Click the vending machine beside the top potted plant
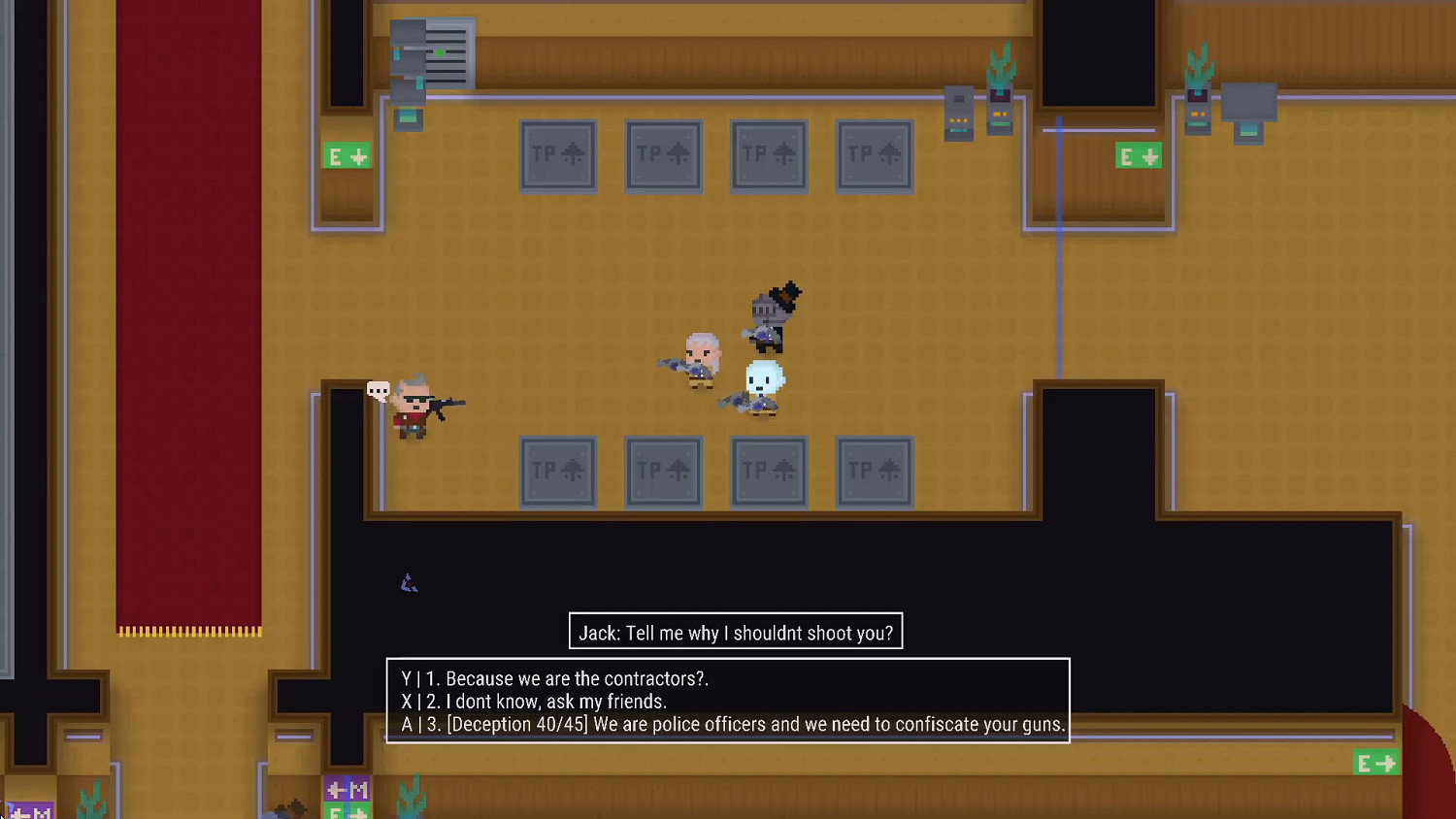 (958, 112)
